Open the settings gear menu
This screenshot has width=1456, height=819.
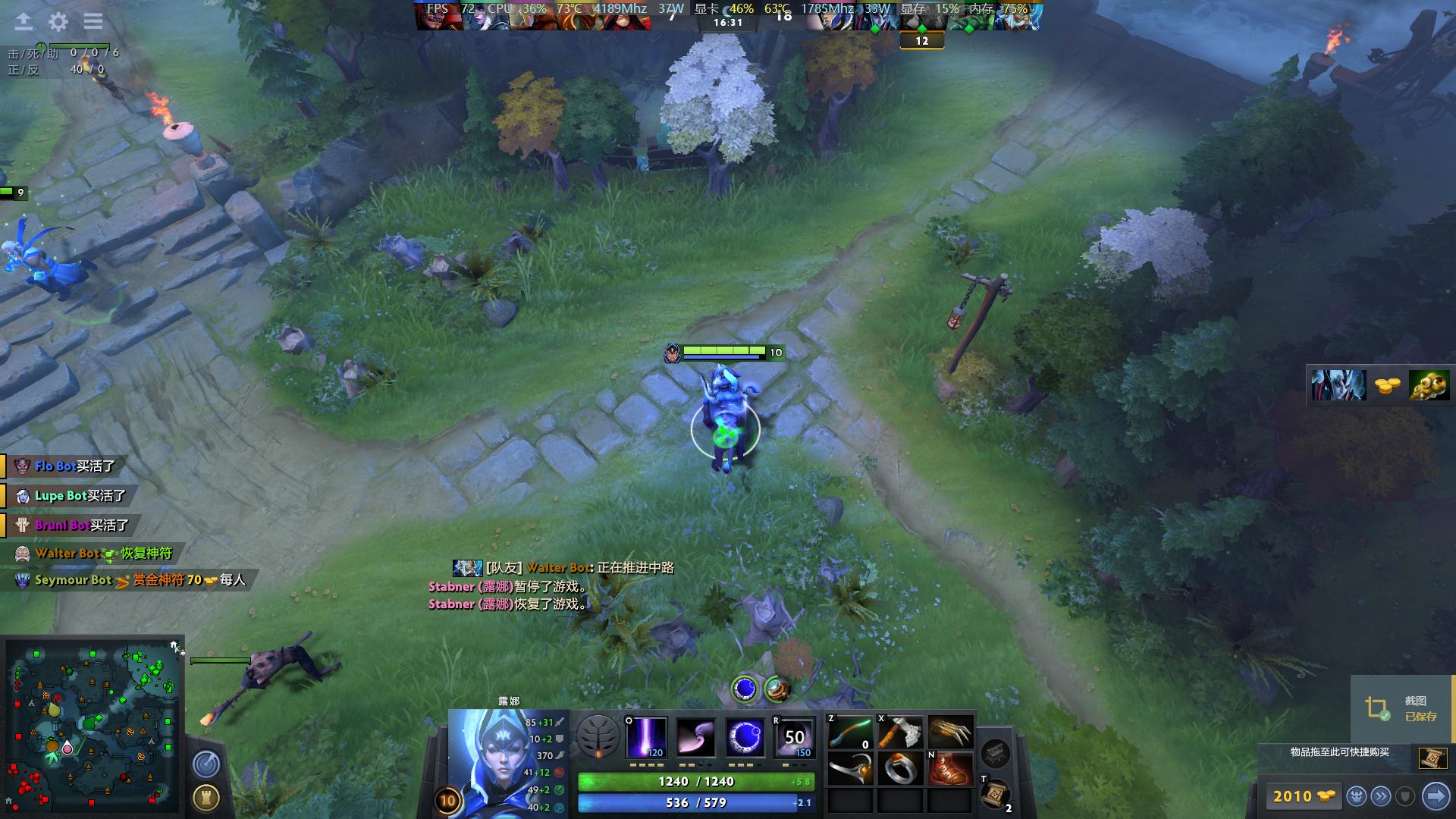[x=58, y=22]
